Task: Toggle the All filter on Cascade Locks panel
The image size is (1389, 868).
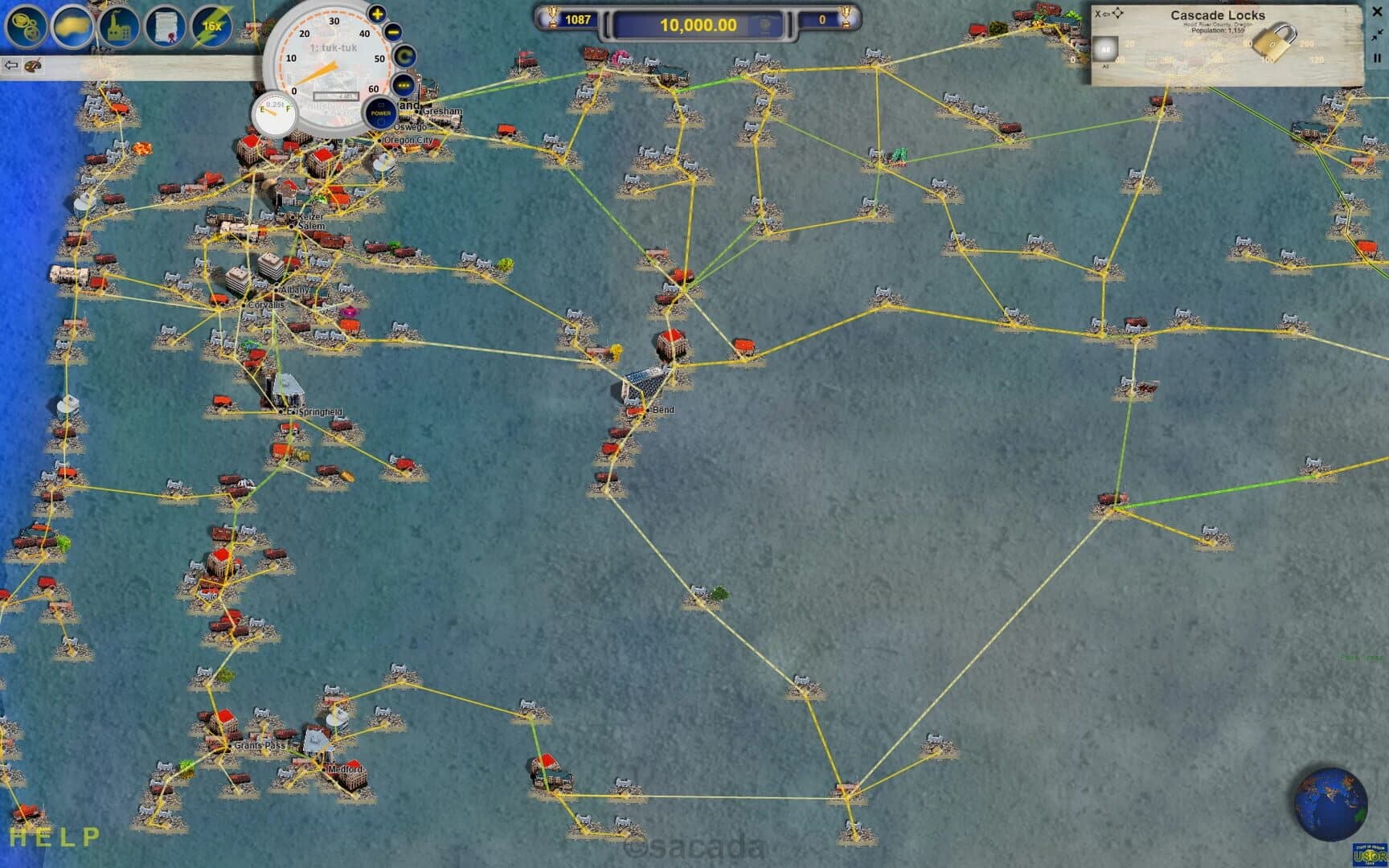Action: coord(1106,50)
